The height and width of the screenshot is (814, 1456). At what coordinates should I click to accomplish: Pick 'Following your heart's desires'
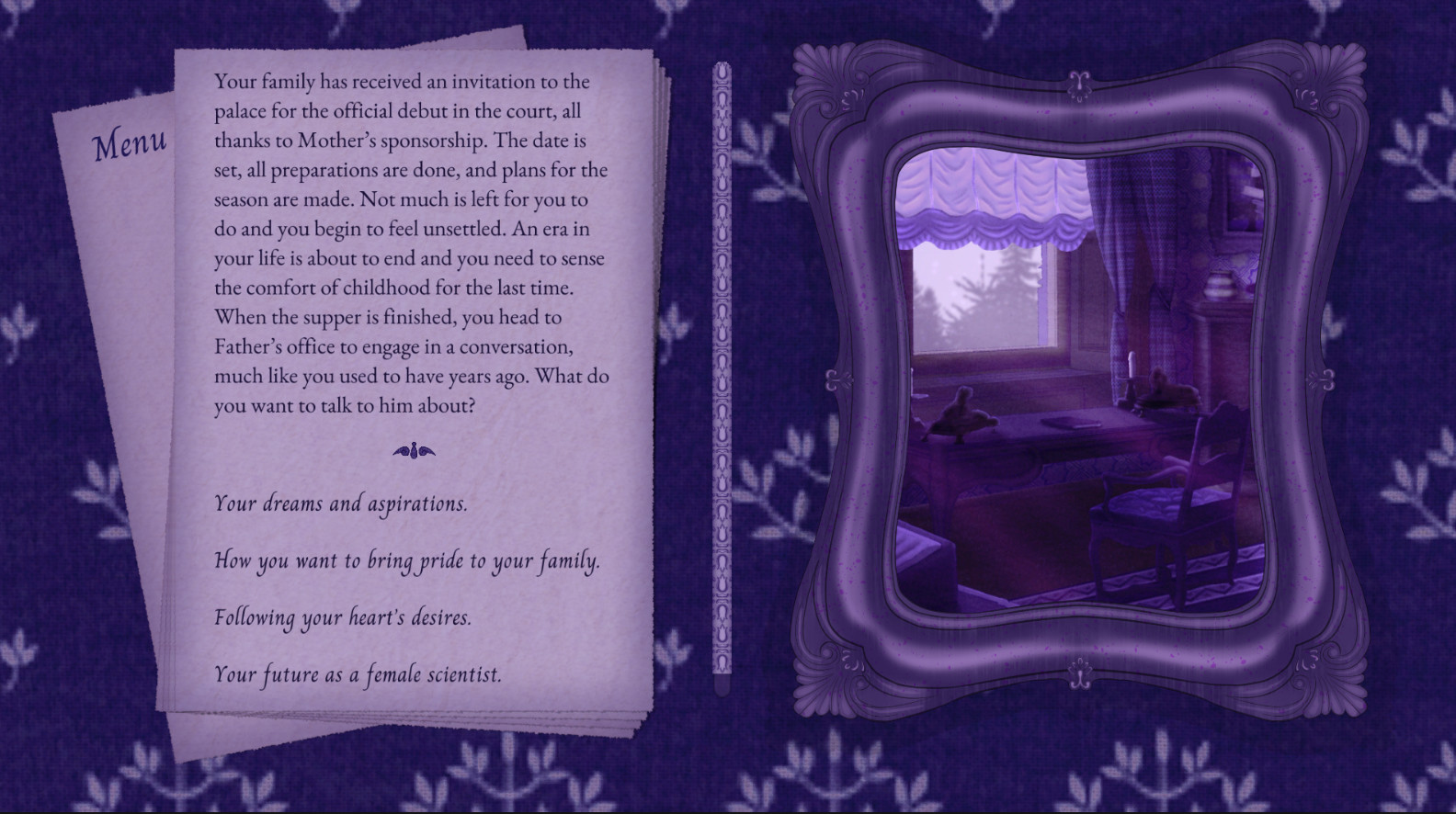342,618
